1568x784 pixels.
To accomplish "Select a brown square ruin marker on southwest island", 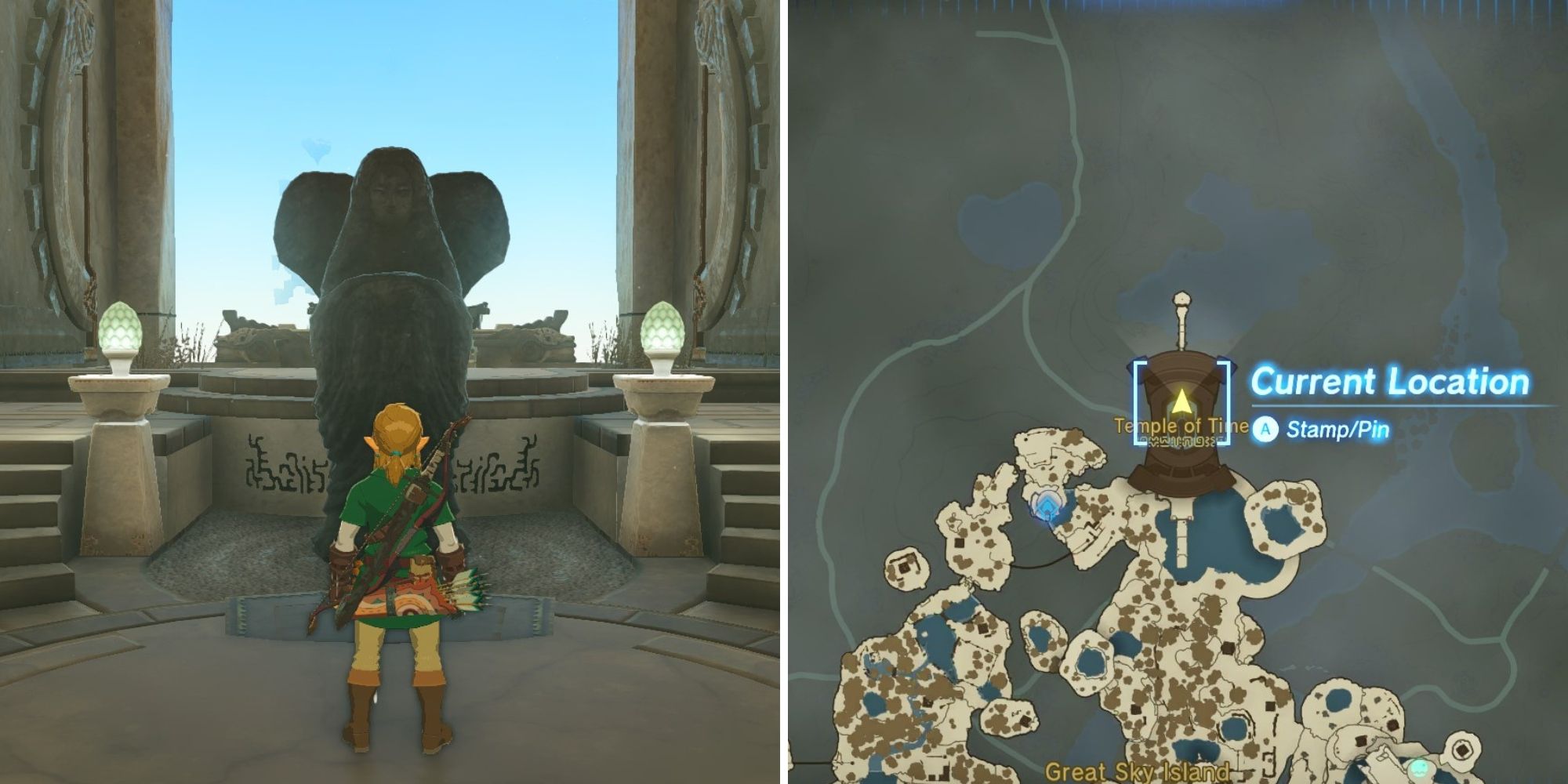I will click(927, 702).
